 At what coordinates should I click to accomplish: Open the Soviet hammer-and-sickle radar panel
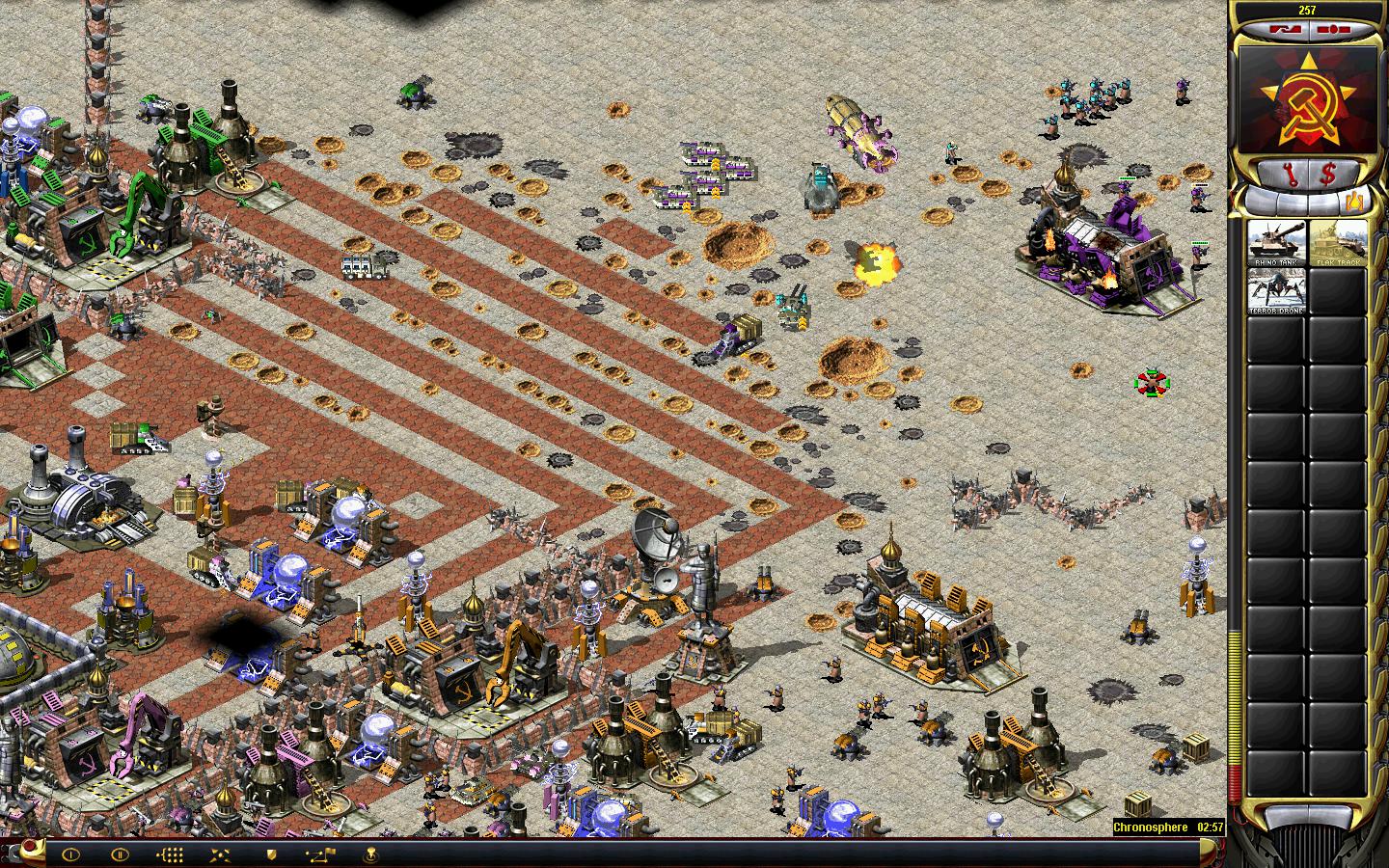(x=1306, y=100)
